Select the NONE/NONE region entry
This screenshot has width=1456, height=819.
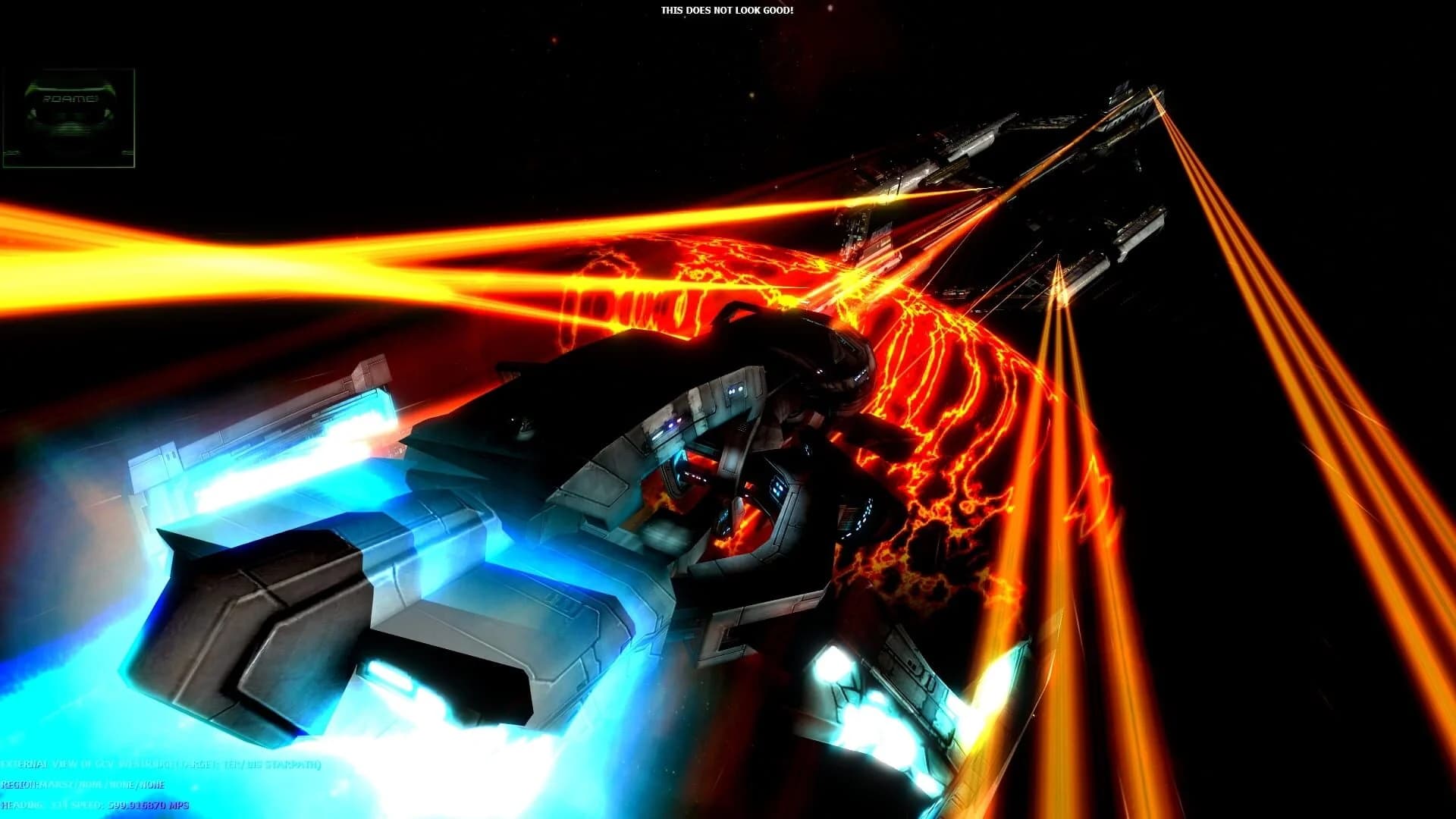pyautogui.click(x=136, y=786)
